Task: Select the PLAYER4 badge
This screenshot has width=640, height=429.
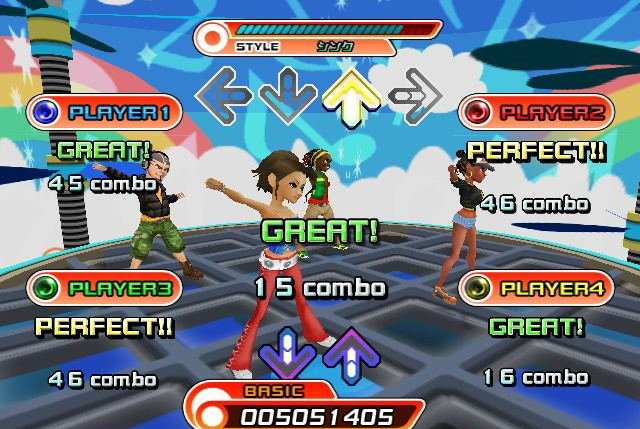Action: [536, 289]
